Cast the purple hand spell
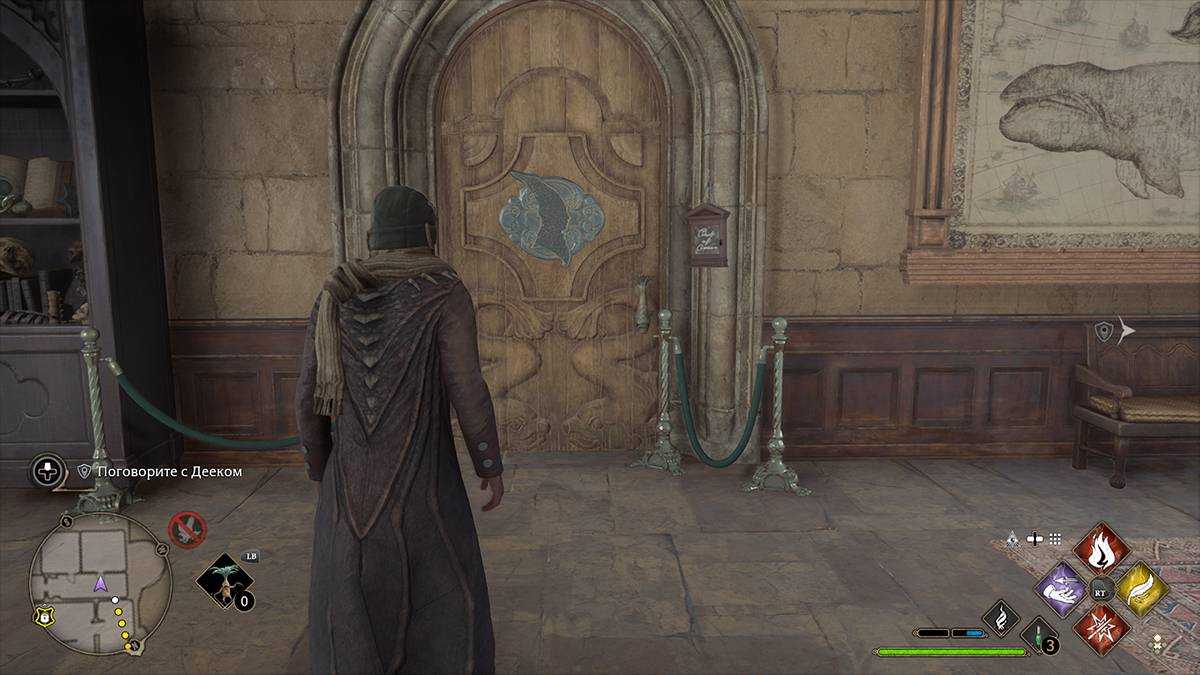The width and height of the screenshot is (1200, 675). [x=1061, y=587]
